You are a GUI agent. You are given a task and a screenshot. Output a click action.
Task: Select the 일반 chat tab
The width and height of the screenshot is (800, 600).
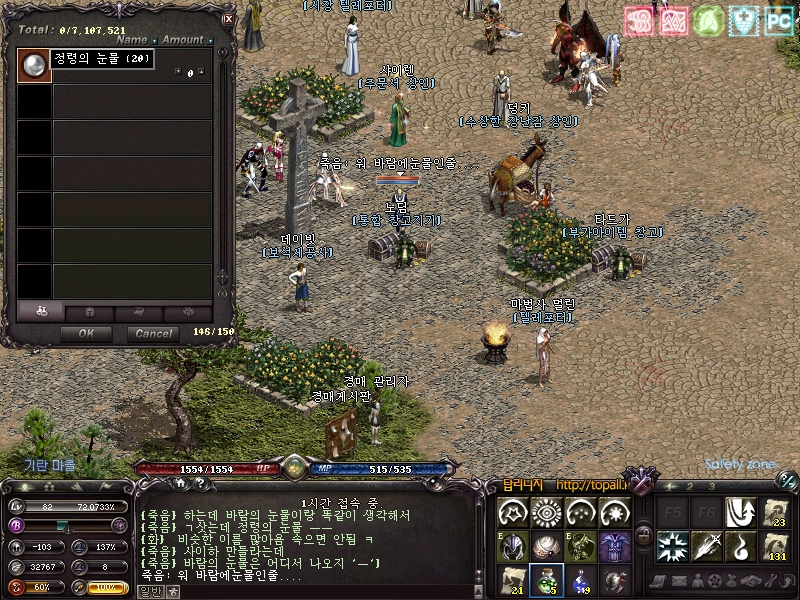click(x=150, y=591)
